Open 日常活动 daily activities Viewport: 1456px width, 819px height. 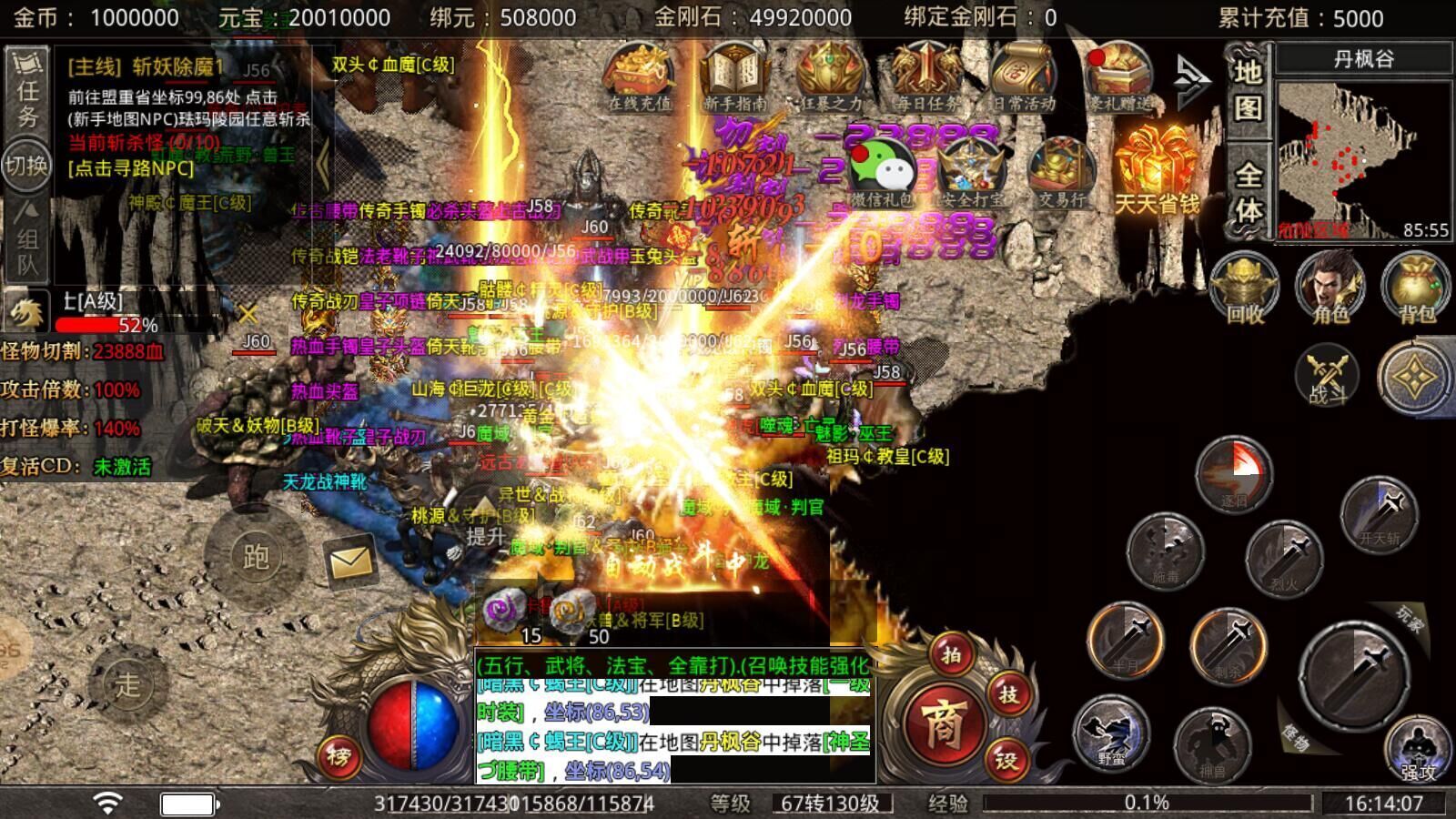coord(1023,78)
